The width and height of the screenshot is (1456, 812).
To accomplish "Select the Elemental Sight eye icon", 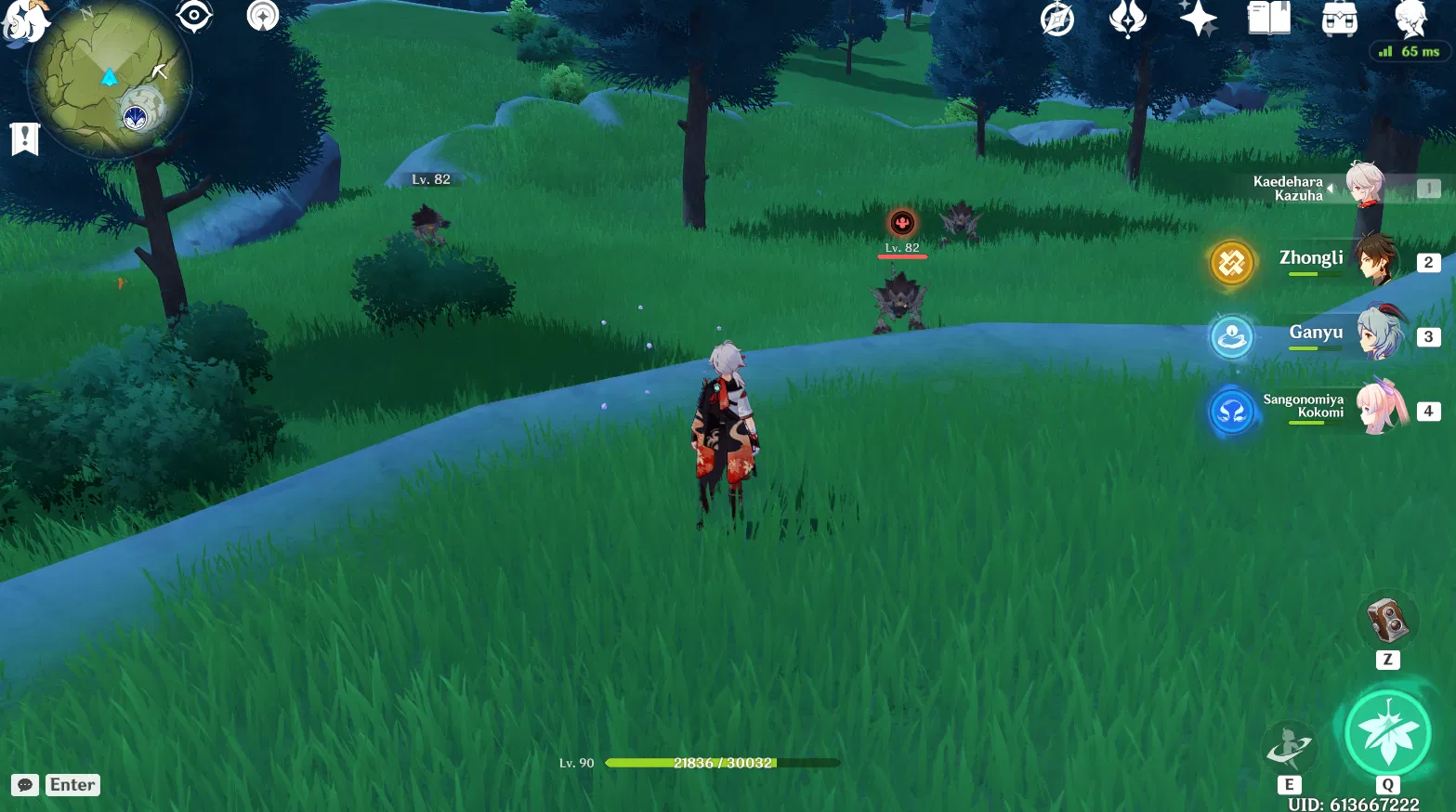I will (195, 16).
